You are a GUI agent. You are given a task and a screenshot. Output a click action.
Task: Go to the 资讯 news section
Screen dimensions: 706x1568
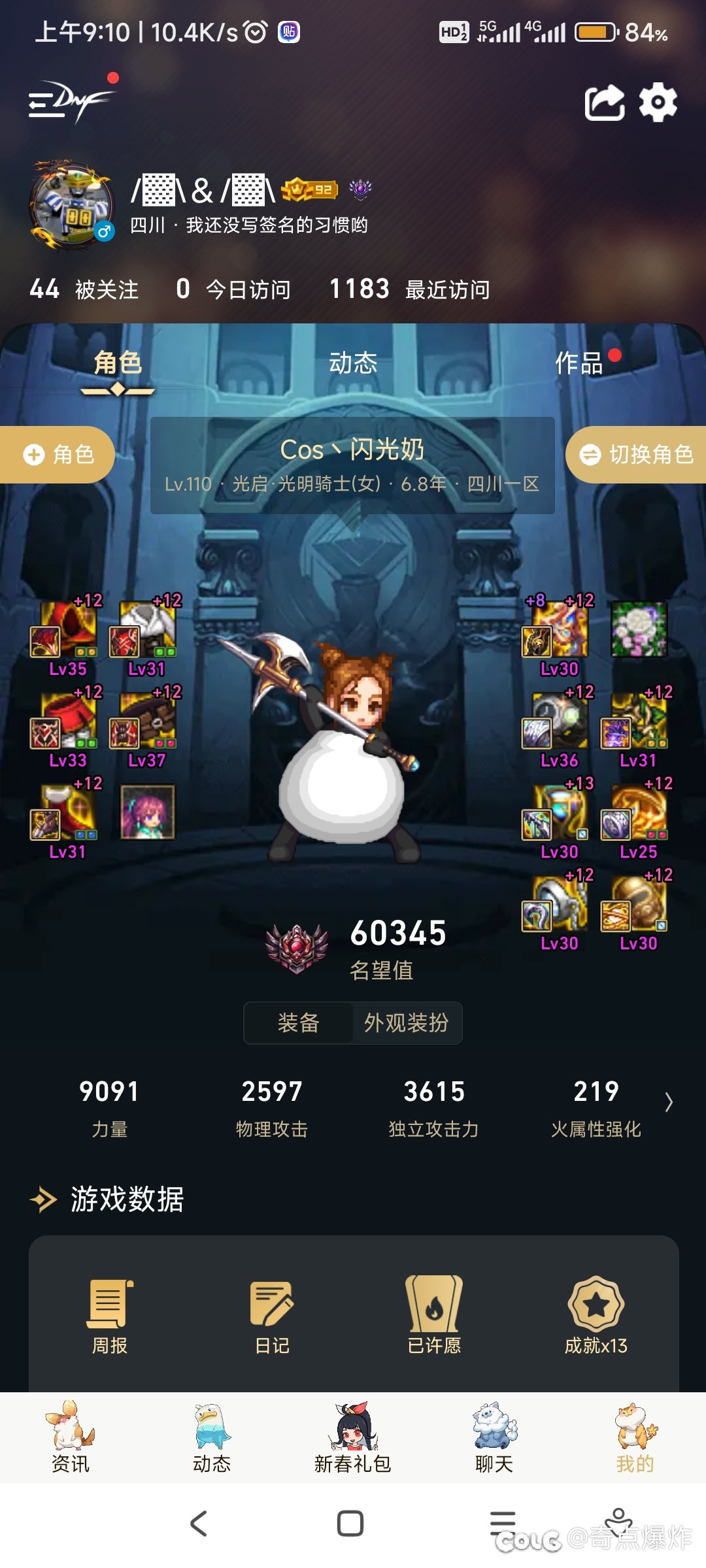pyautogui.click(x=70, y=1437)
